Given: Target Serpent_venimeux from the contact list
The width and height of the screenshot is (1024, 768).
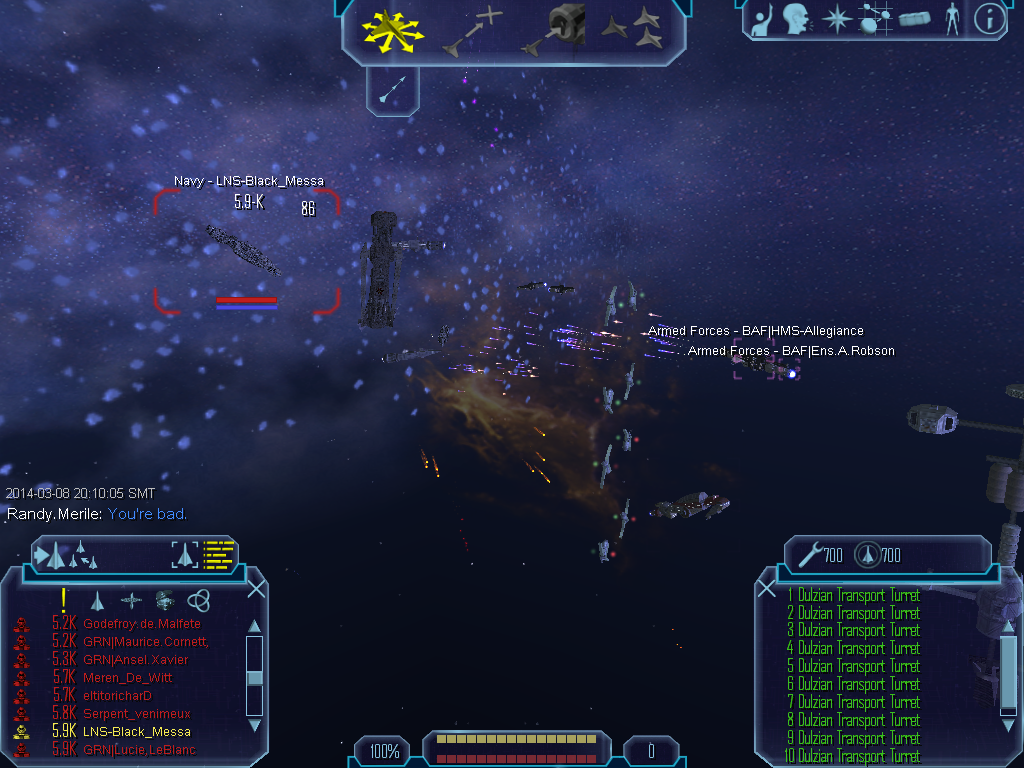Looking at the screenshot, I should coord(137,714).
